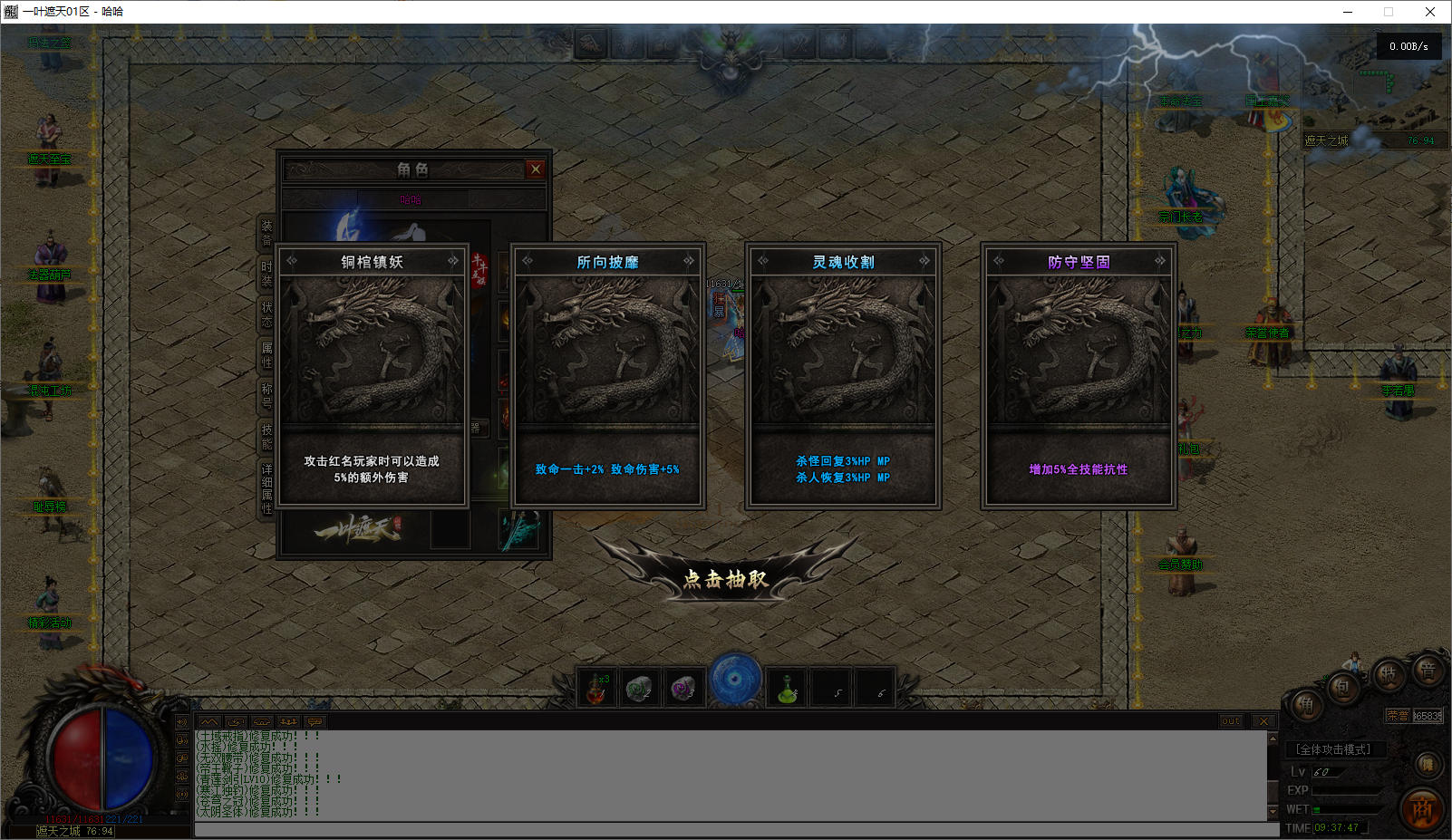The image size is (1452, 840).
Task: Close the 角色 character window
Action: (536, 169)
